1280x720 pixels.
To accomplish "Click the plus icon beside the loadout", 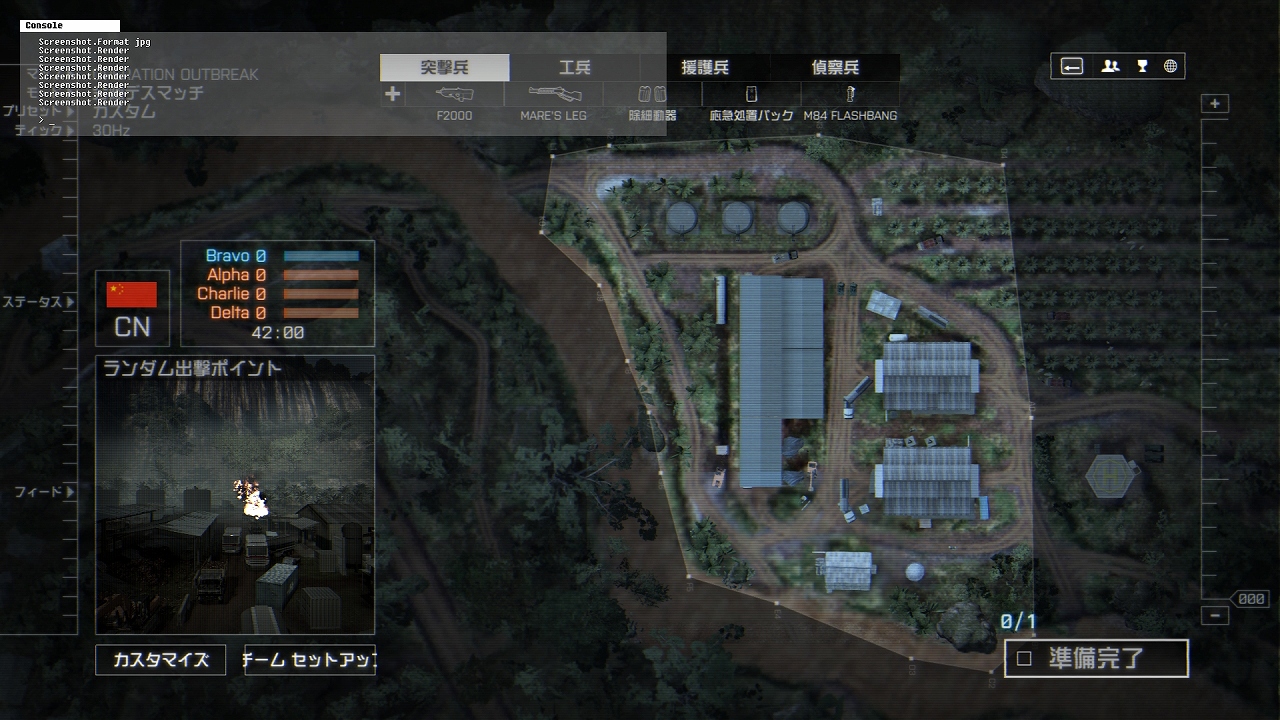I will (392, 94).
